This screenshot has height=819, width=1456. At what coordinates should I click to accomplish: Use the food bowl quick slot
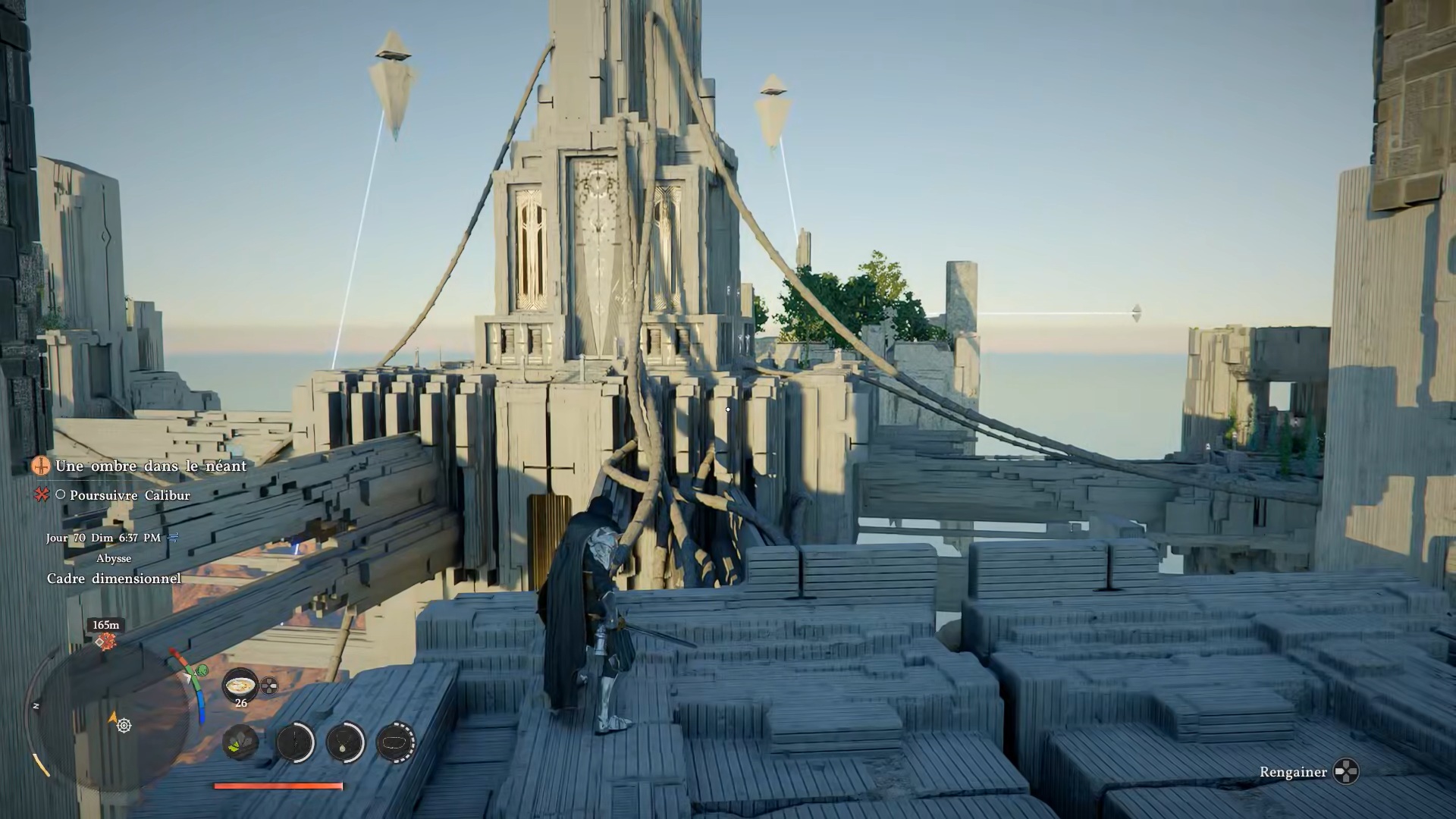240,685
